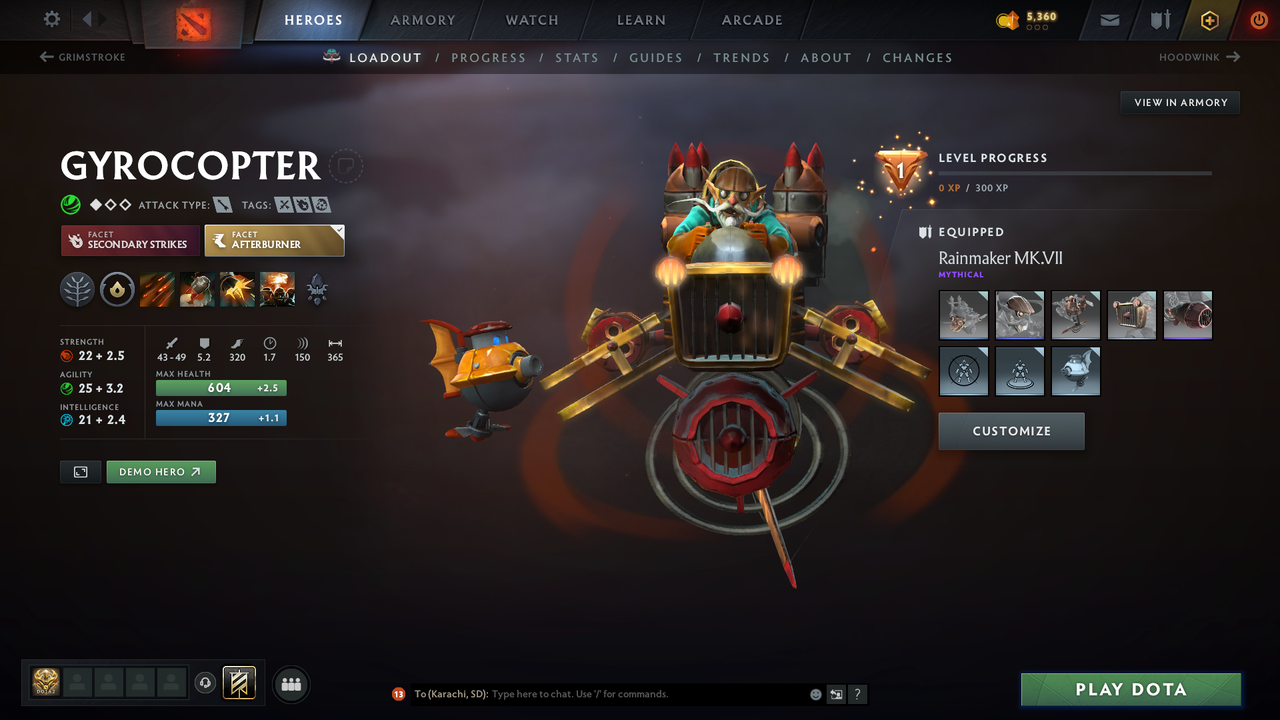Click the DEMO HERO button
The image size is (1280, 720).
tap(161, 471)
